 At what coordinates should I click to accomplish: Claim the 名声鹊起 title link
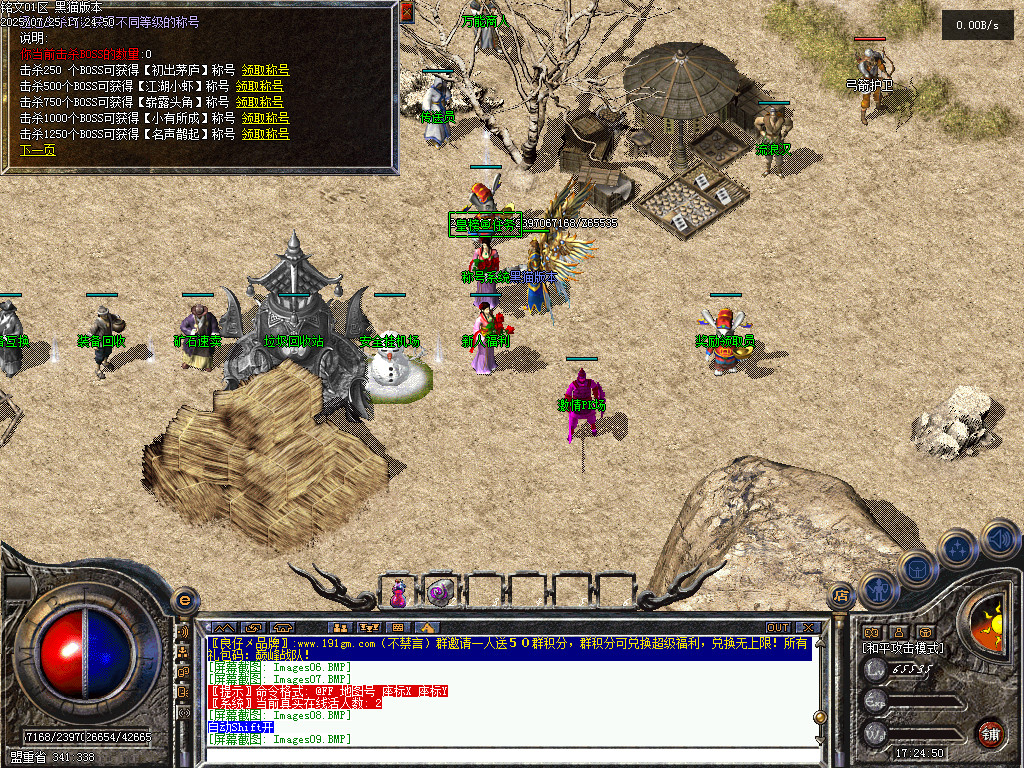[263, 134]
